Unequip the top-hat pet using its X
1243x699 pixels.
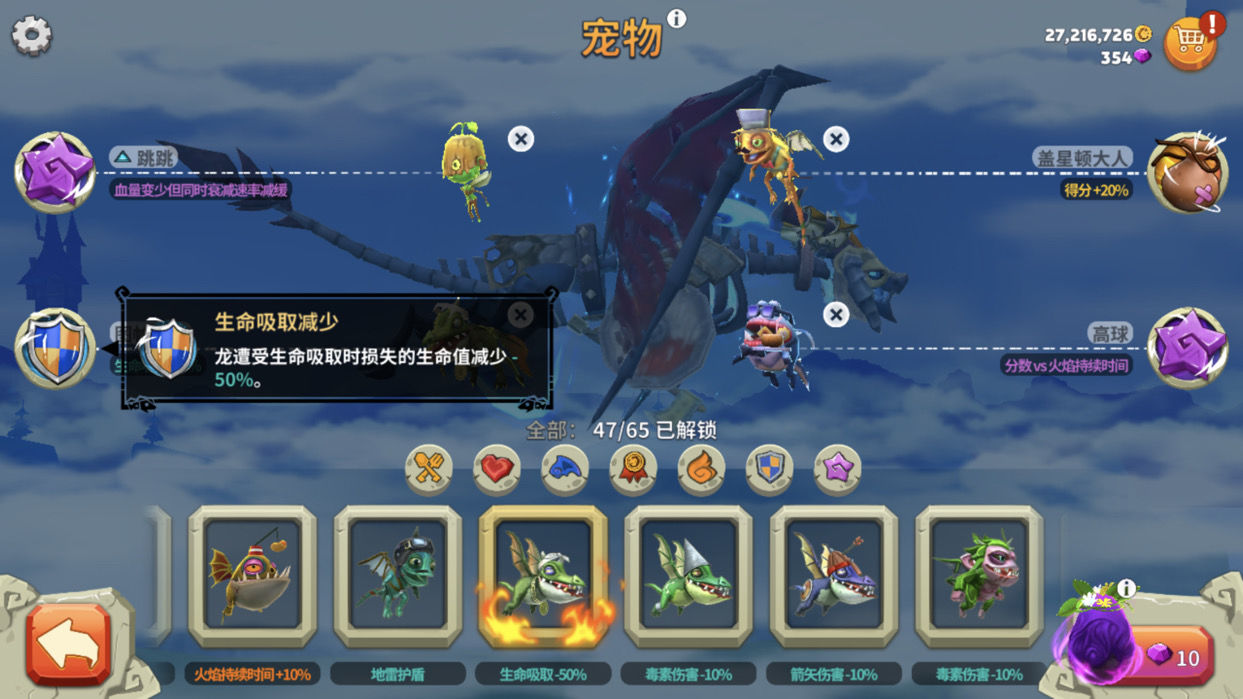[836, 139]
